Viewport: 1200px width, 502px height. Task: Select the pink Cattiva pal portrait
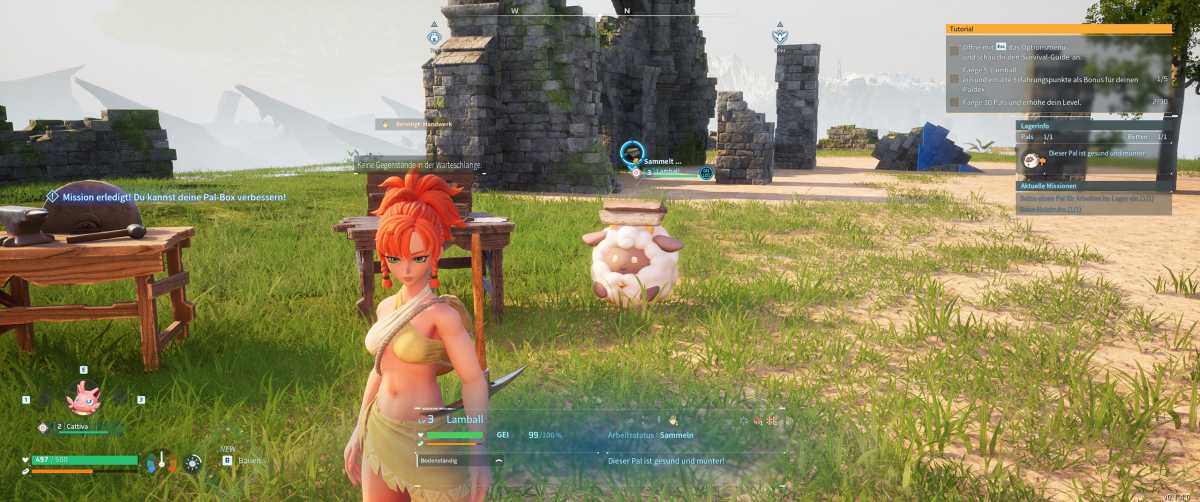[x=83, y=398]
